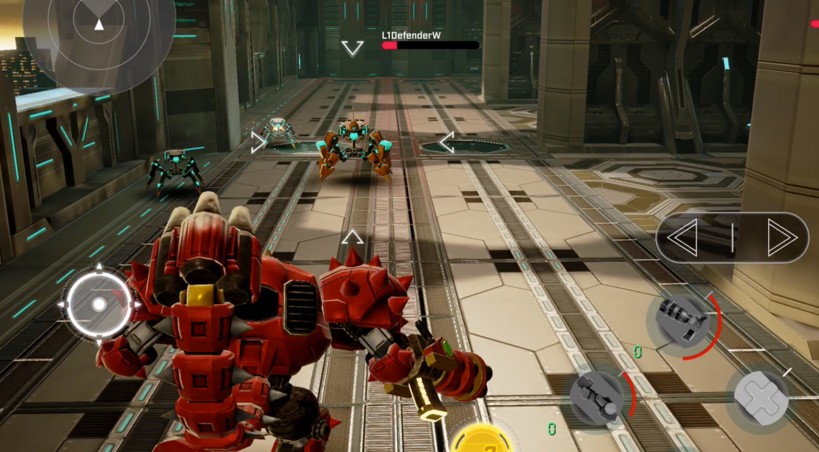Screen dimensions: 819x452
Task: Fire the upper gatling weapon button
Action: (682, 320)
